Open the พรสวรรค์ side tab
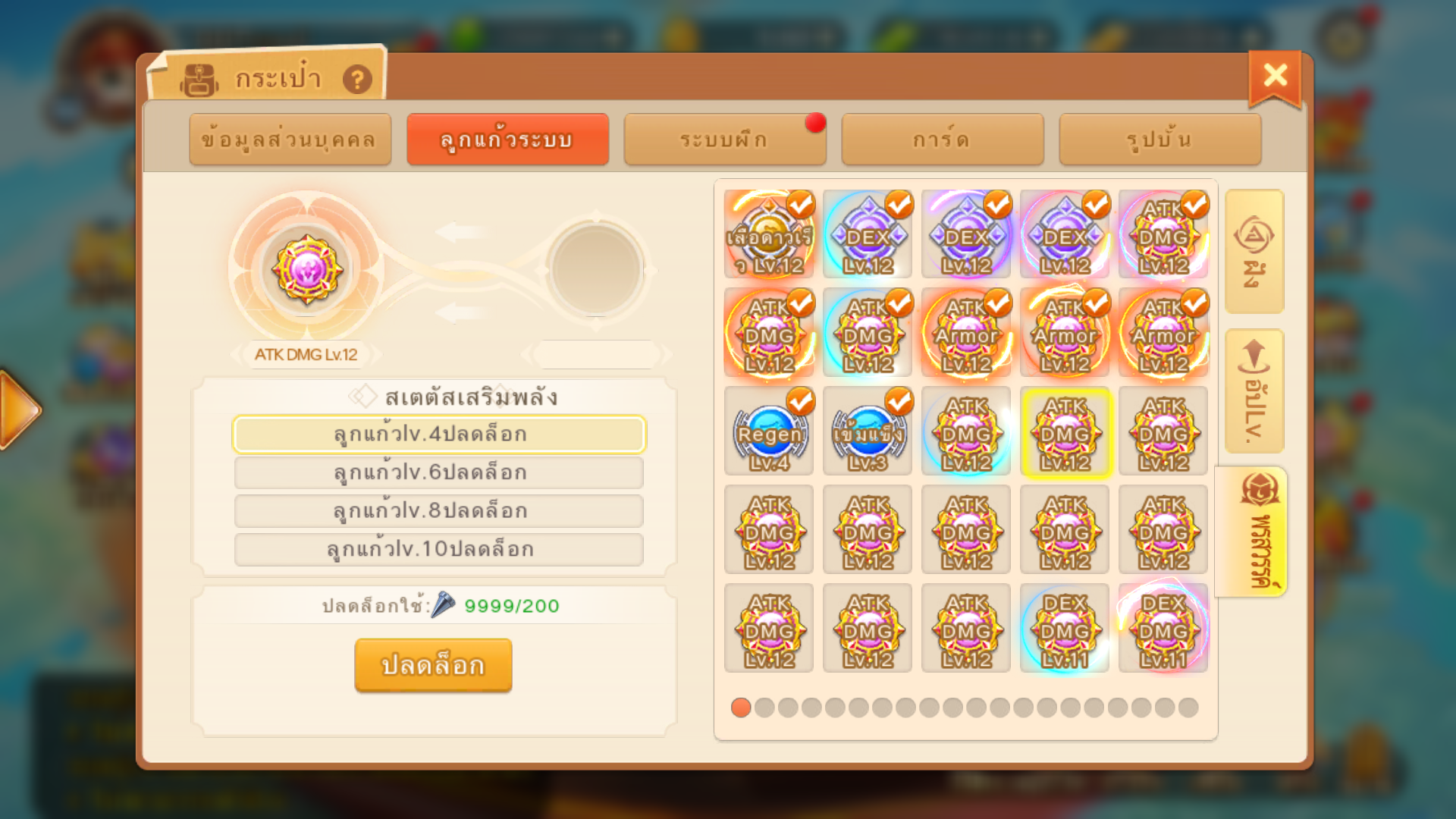The width and height of the screenshot is (1456, 819). coord(1254,532)
